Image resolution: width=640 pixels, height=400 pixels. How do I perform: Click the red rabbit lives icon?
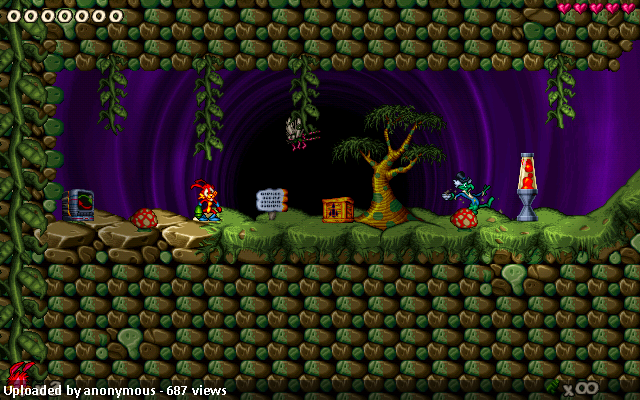(19, 375)
